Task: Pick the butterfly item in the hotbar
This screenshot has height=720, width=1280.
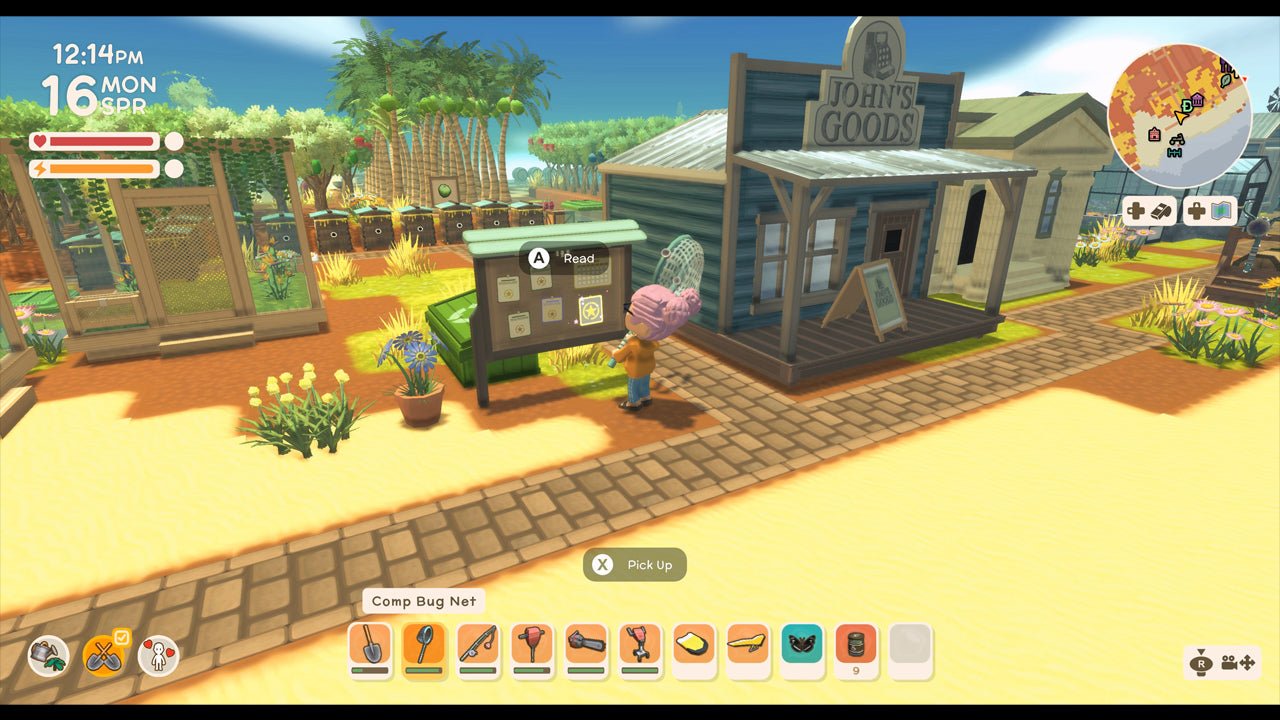Action: 802,645
